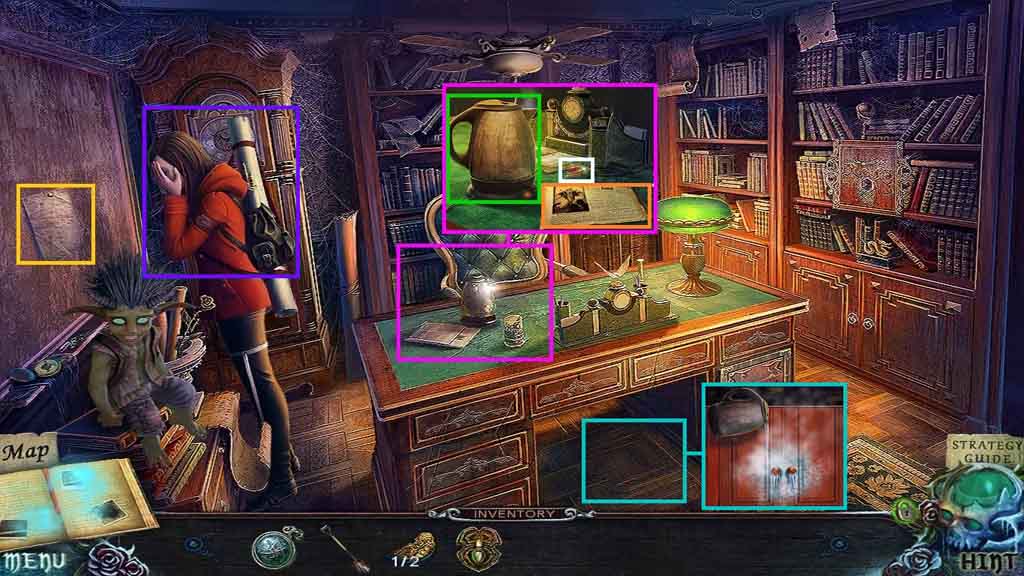The height and width of the screenshot is (576, 1024).
Task: Click the Inventory label bar
Action: [513, 514]
